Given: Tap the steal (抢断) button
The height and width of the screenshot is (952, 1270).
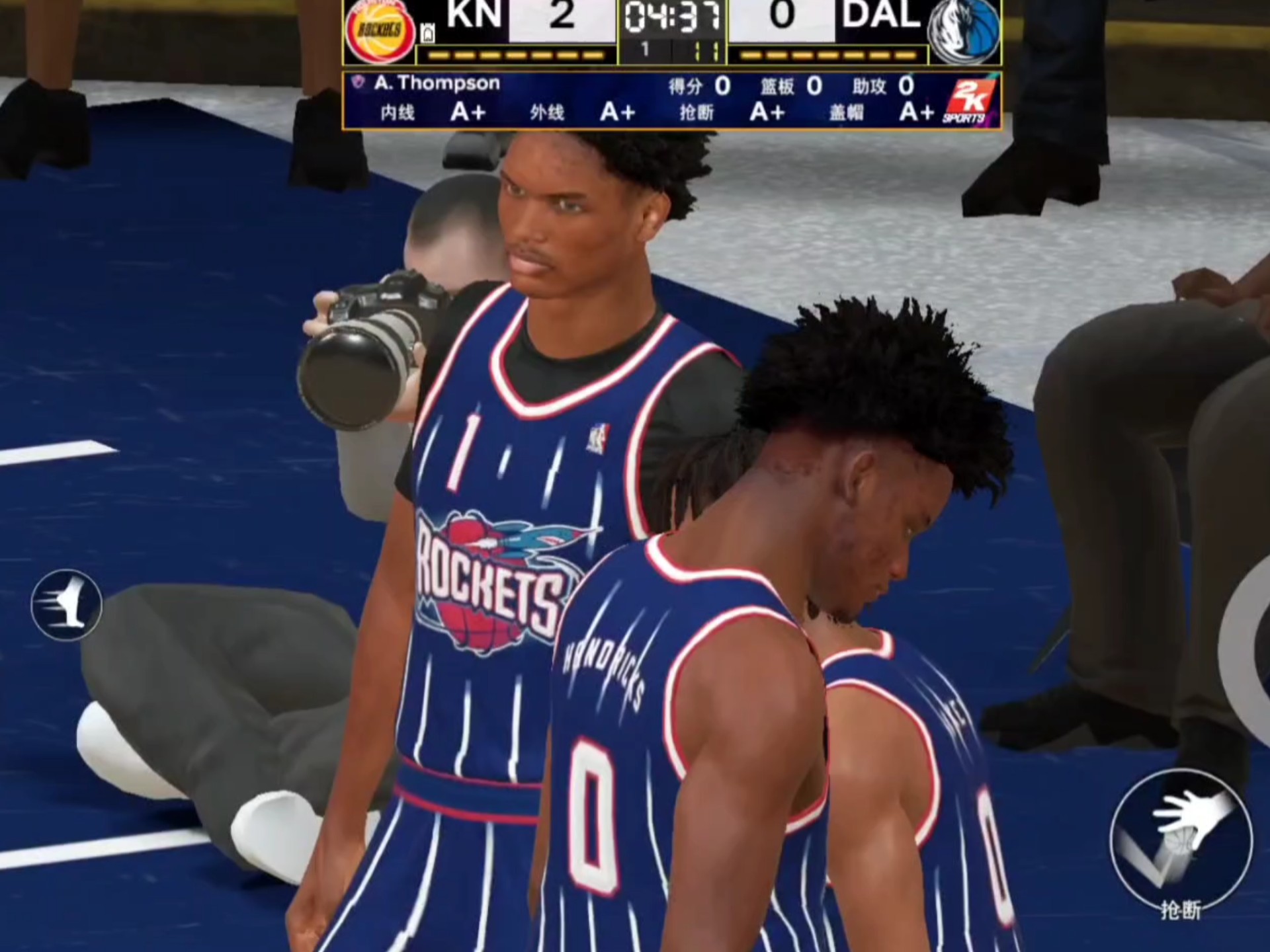Looking at the screenshot, I should coord(1179,840).
